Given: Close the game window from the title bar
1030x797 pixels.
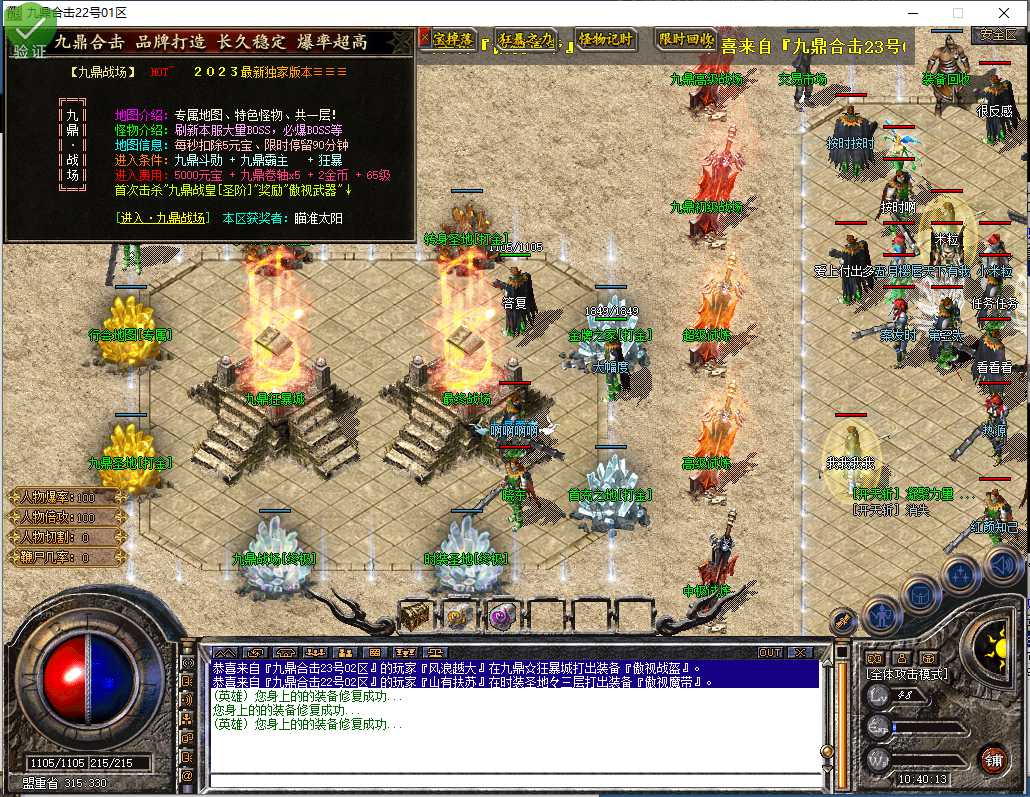Looking at the screenshot, I should click(x=1003, y=13).
